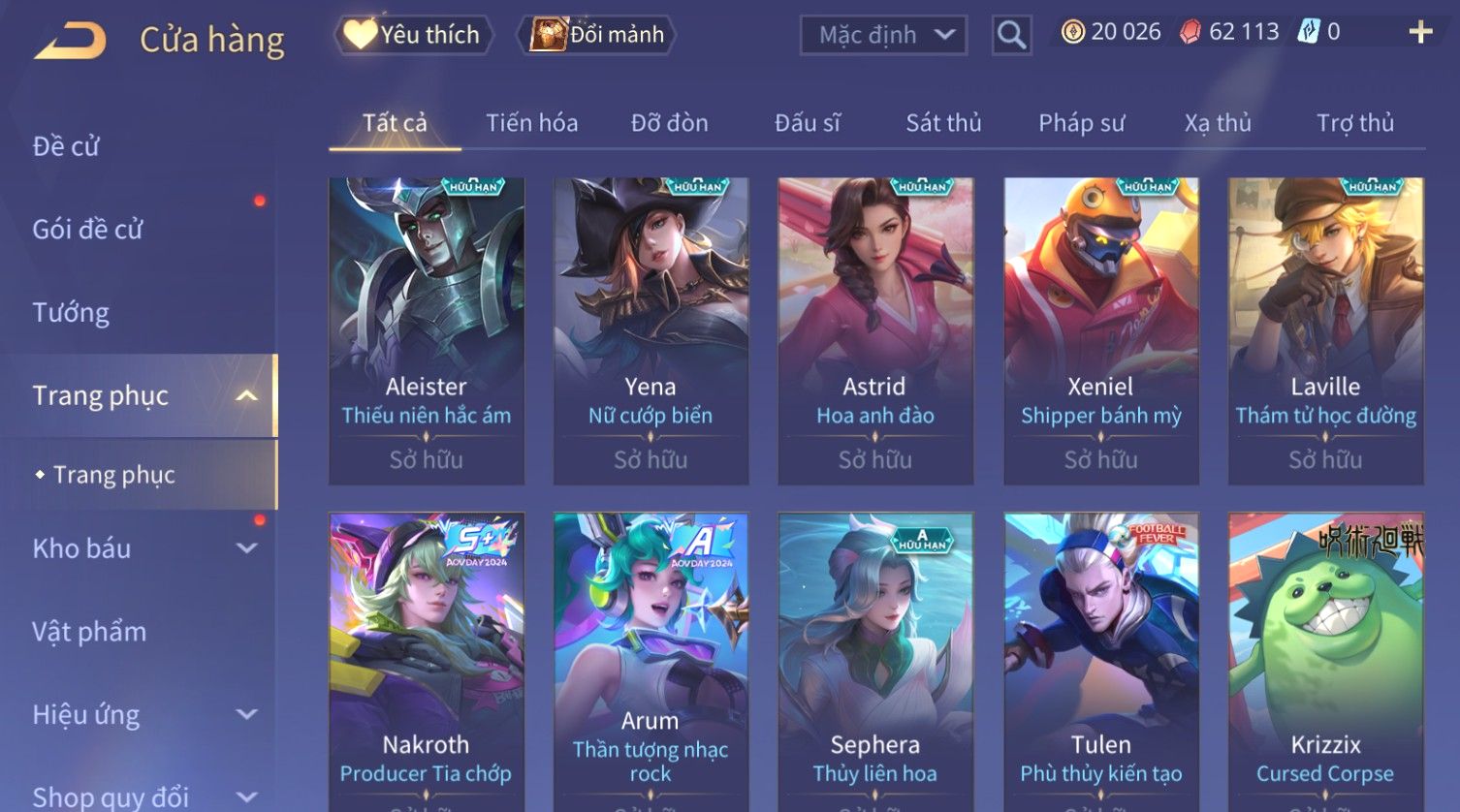Open the Yêu thích favorites list
The height and width of the screenshot is (812, 1460).
click(x=414, y=35)
